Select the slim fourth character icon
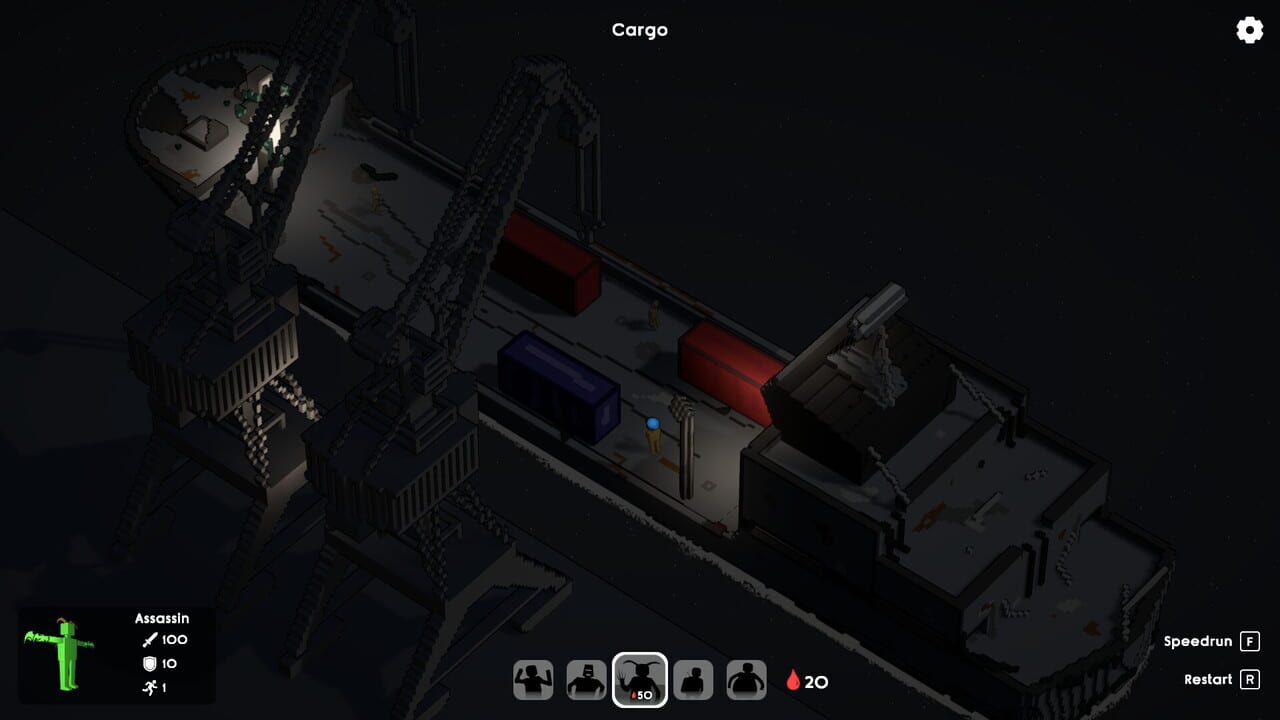 click(693, 678)
